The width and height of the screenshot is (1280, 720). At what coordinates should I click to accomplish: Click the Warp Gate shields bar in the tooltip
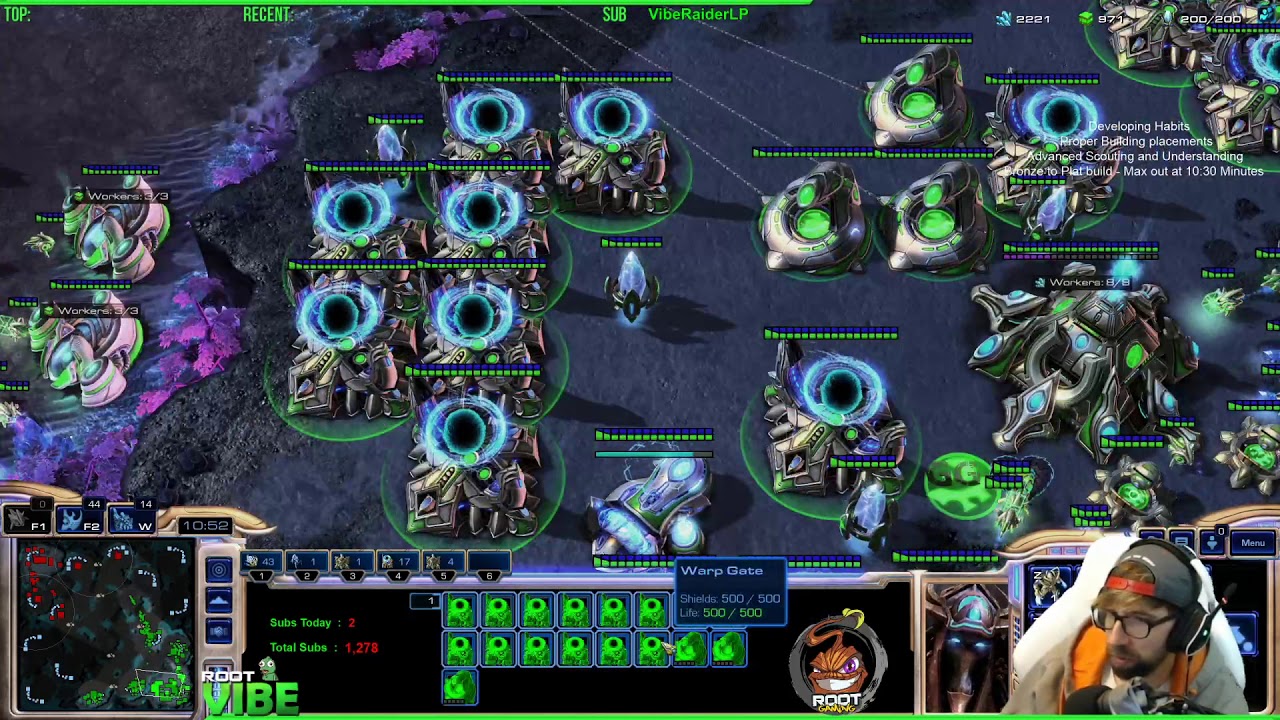point(731,597)
